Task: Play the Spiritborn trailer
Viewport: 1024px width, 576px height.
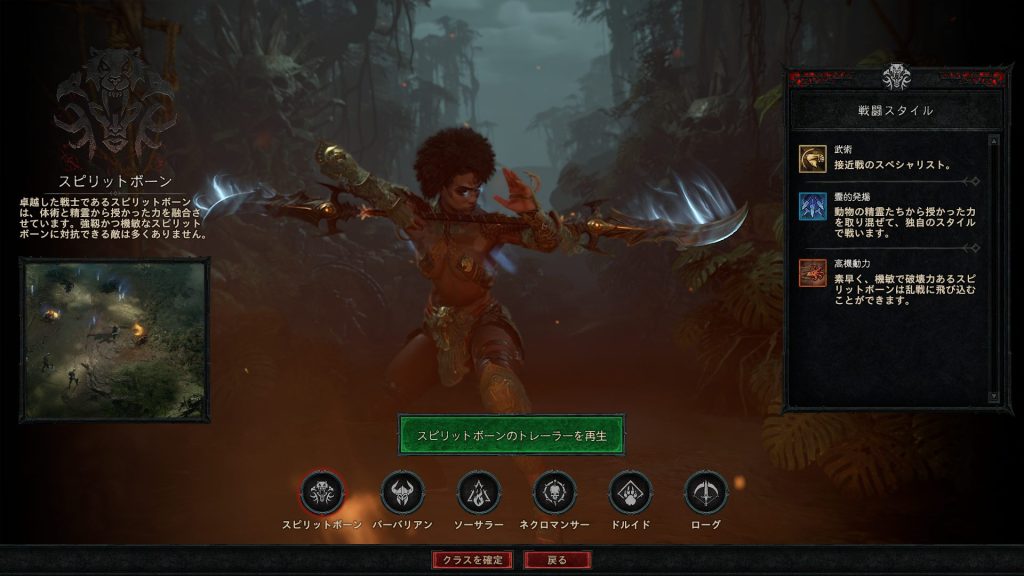Action: (511, 435)
